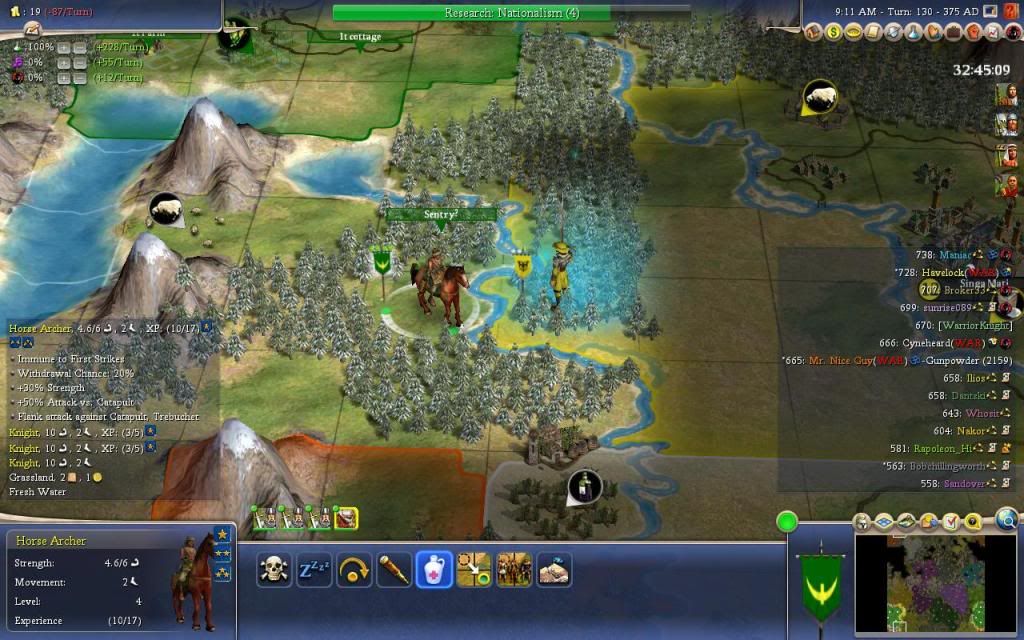Click the green end turn button
The image size is (1024, 640).
[787, 521]
